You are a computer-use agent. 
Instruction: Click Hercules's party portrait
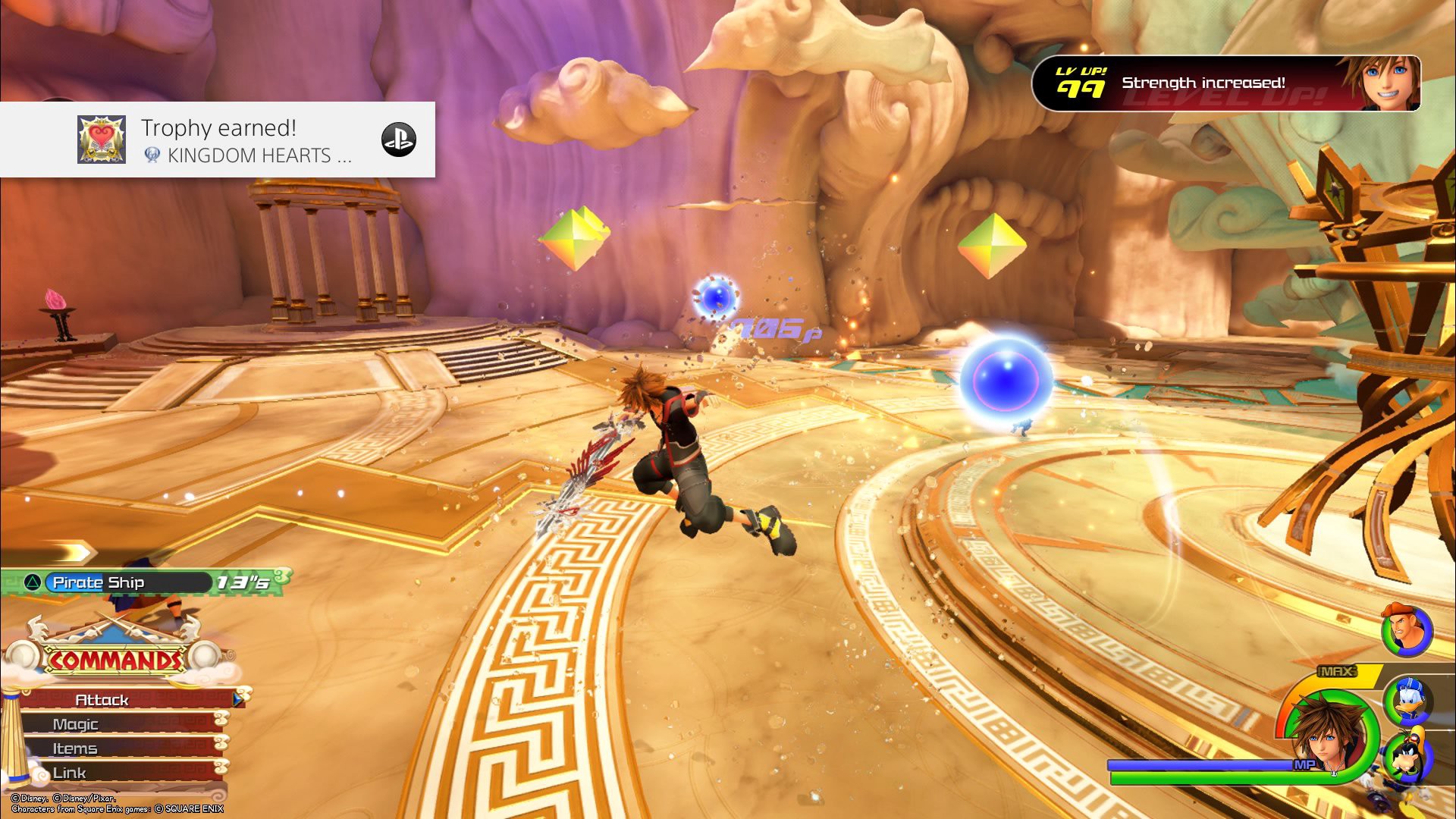click(x=1407, y=629)
